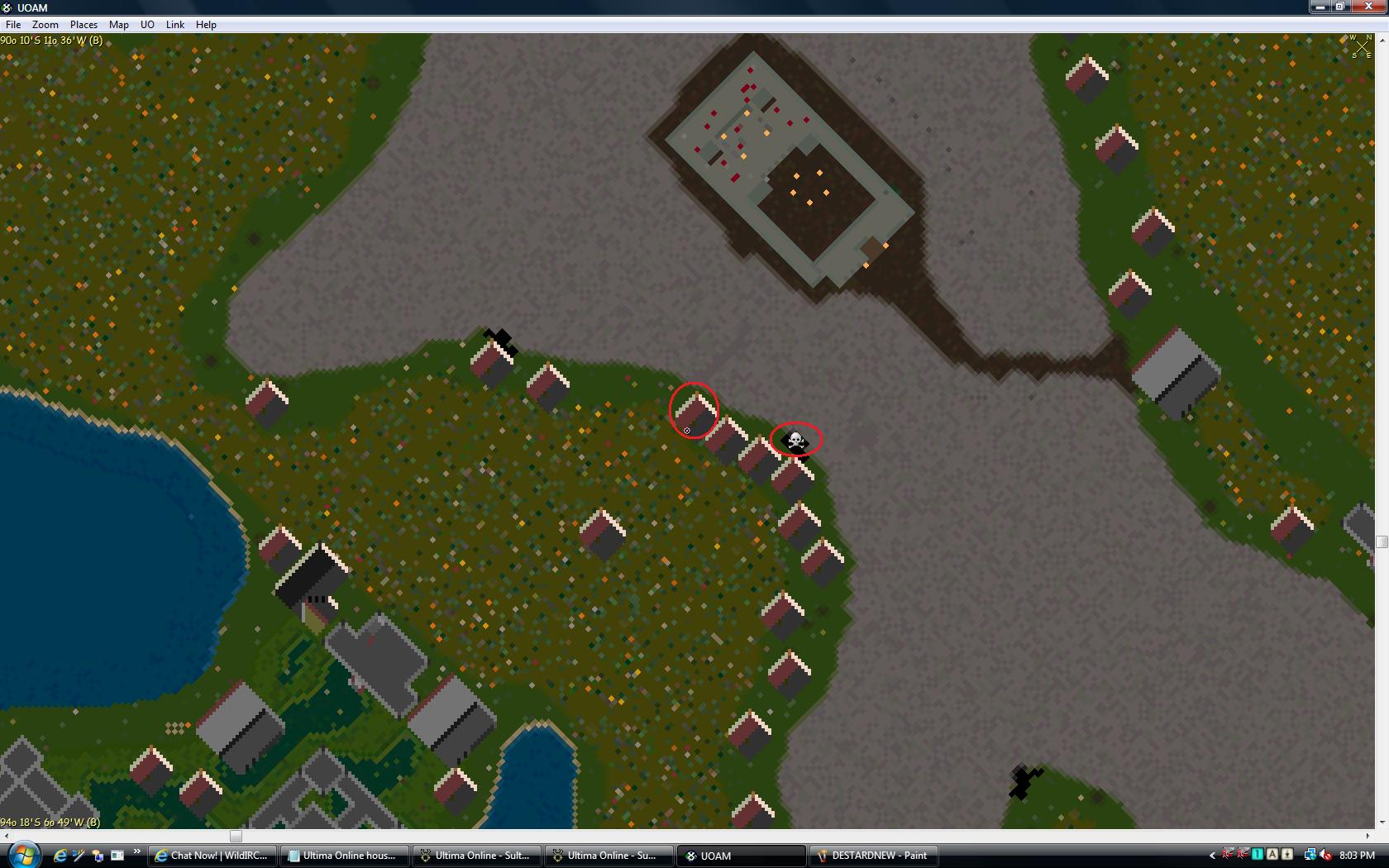The height and width of the screenshot is (868, 1389).
Task: Open the Help menu
Action: 206,25
